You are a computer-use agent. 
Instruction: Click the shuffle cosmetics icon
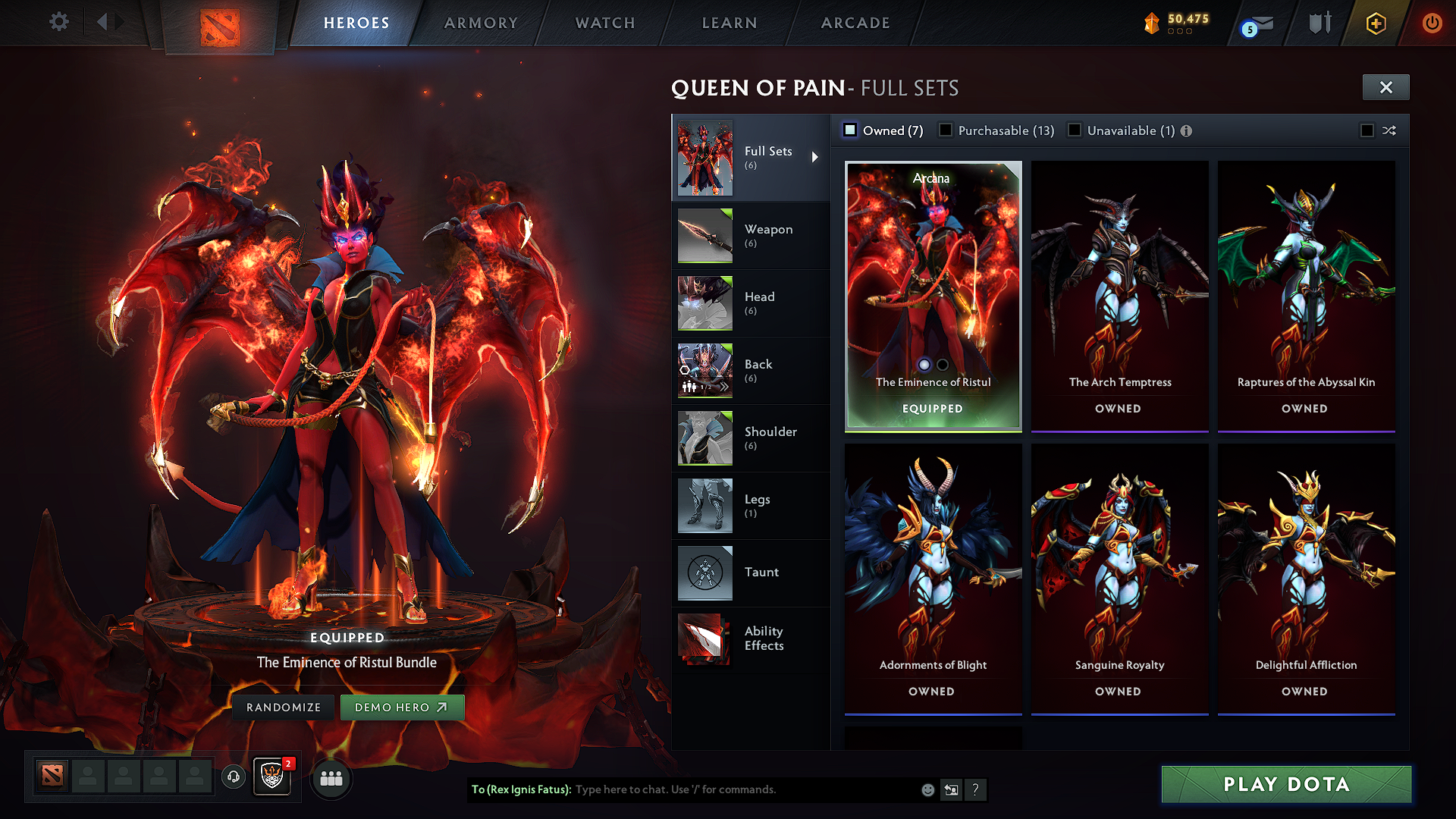coord(1389,130)
